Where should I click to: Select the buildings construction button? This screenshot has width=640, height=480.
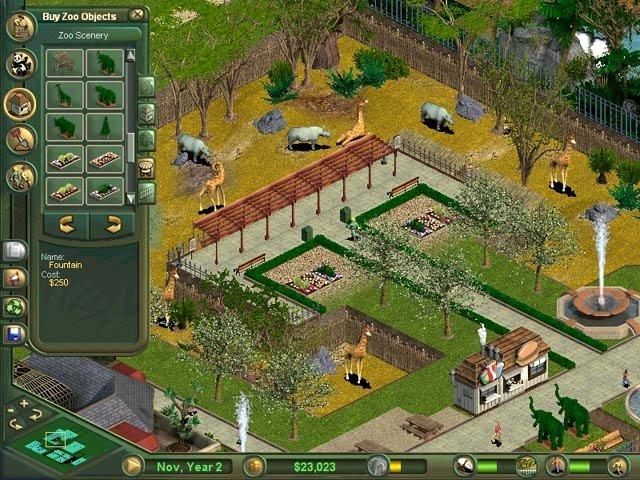20,103
